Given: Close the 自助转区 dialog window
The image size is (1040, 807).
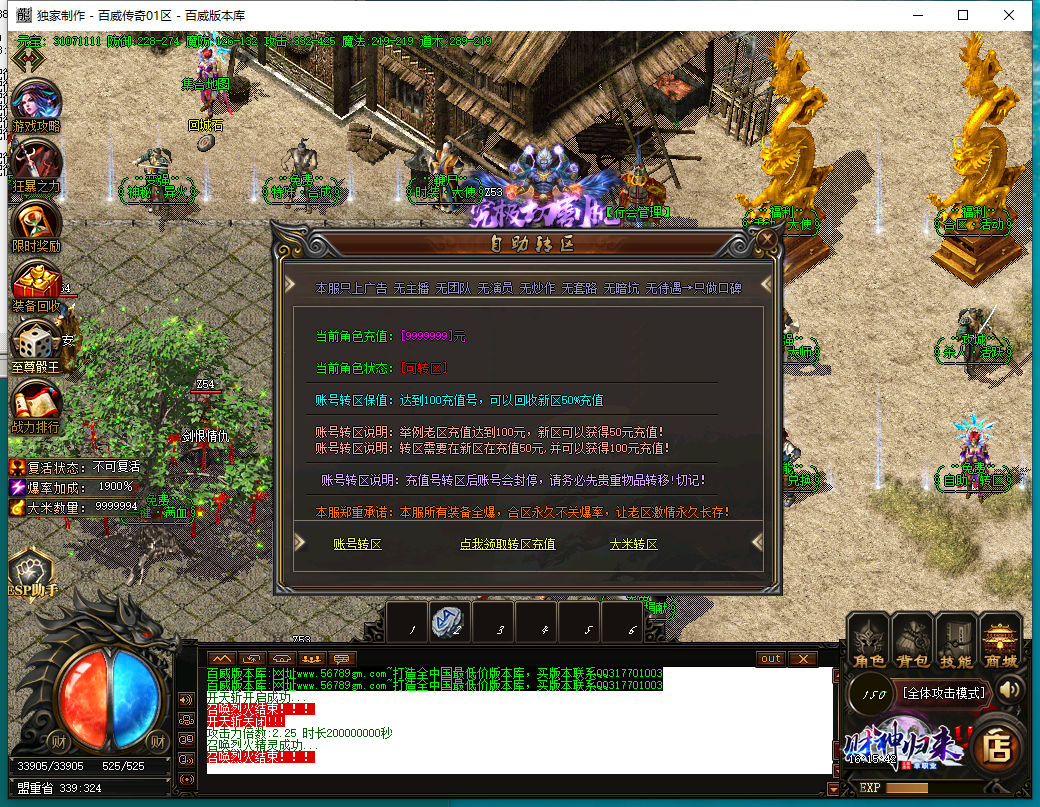Looking at the screenshot, I should click(767, 240).
